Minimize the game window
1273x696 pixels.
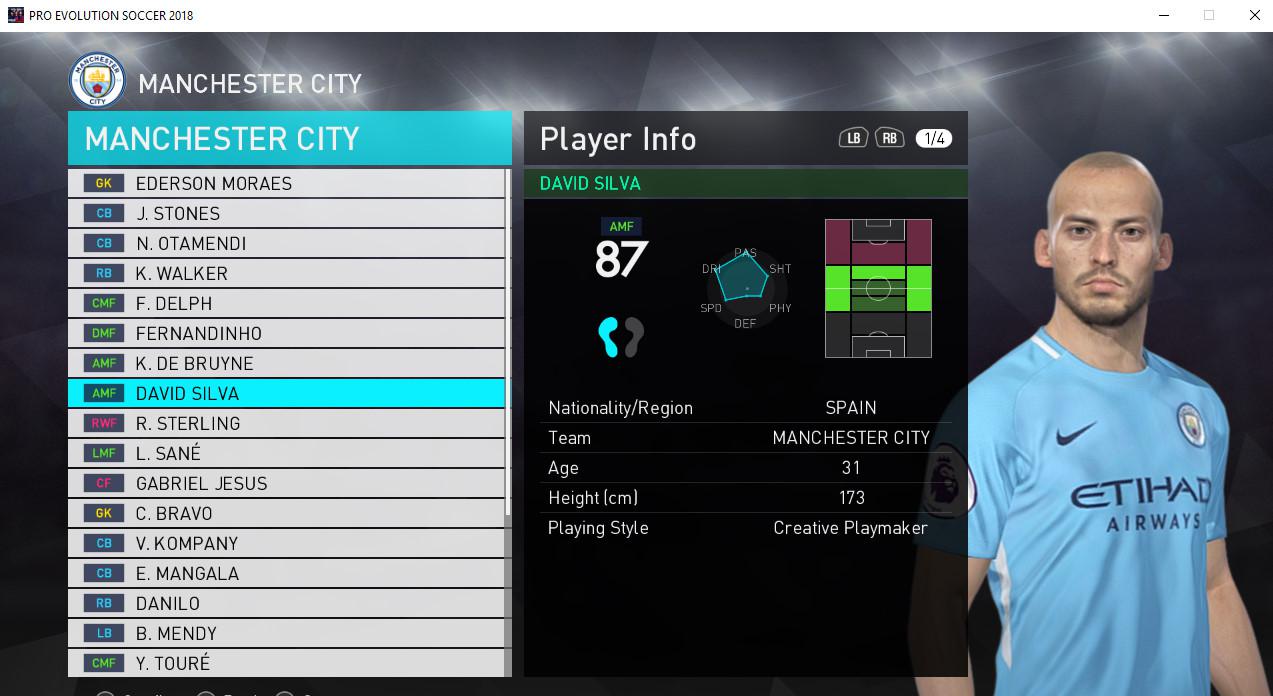coord(1163,15)
